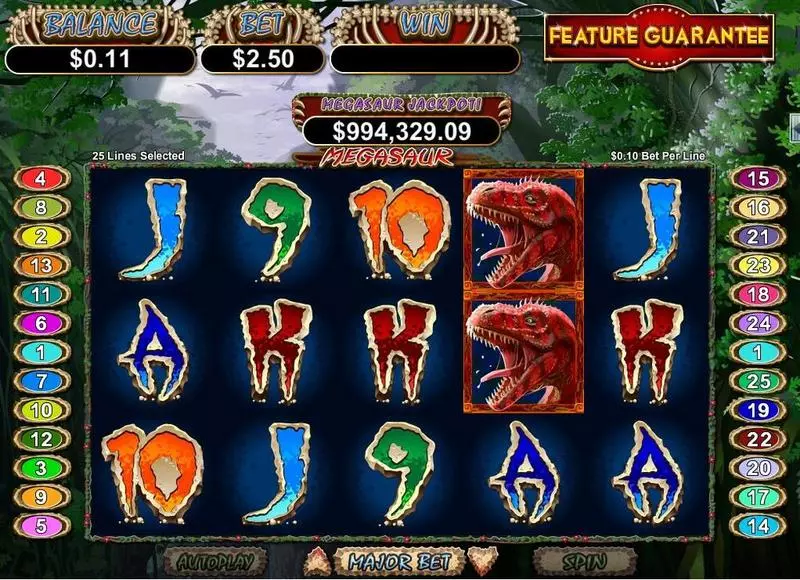800x580 pixels.
Task: Select payline number 14
Action: click(x=759, y=525)
